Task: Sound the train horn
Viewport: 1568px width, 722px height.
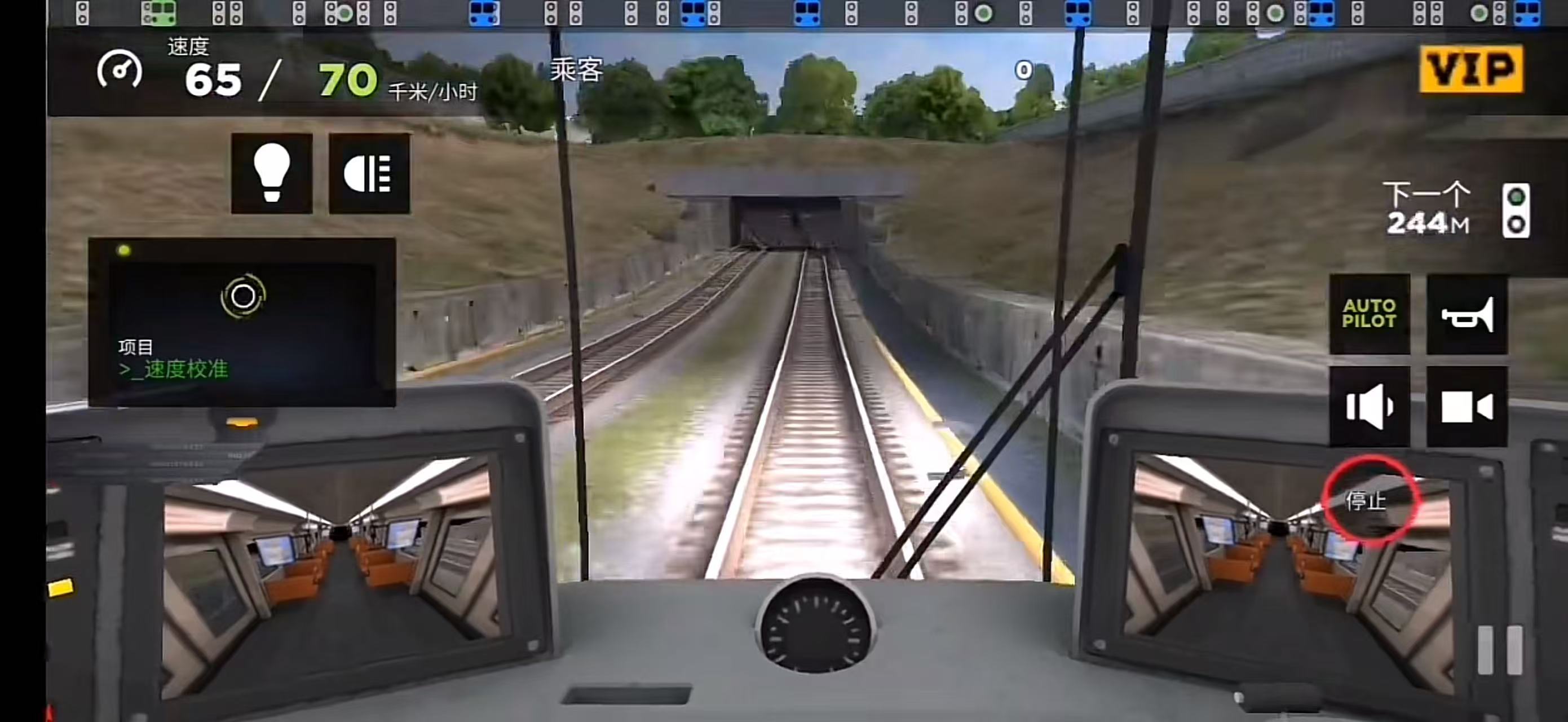Action: point(1467,314)
